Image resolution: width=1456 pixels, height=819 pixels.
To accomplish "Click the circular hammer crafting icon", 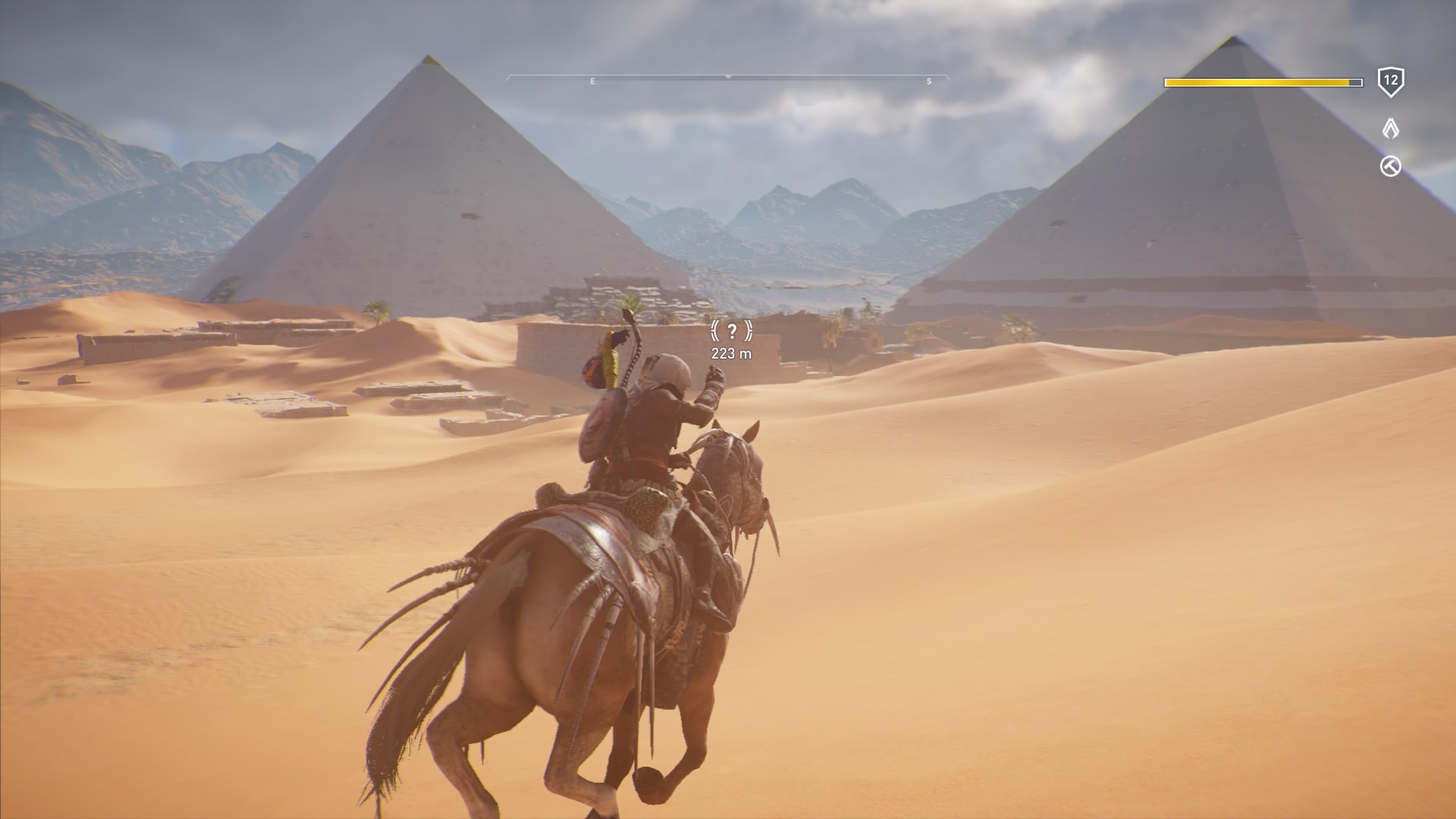I will click(1390, 166).
